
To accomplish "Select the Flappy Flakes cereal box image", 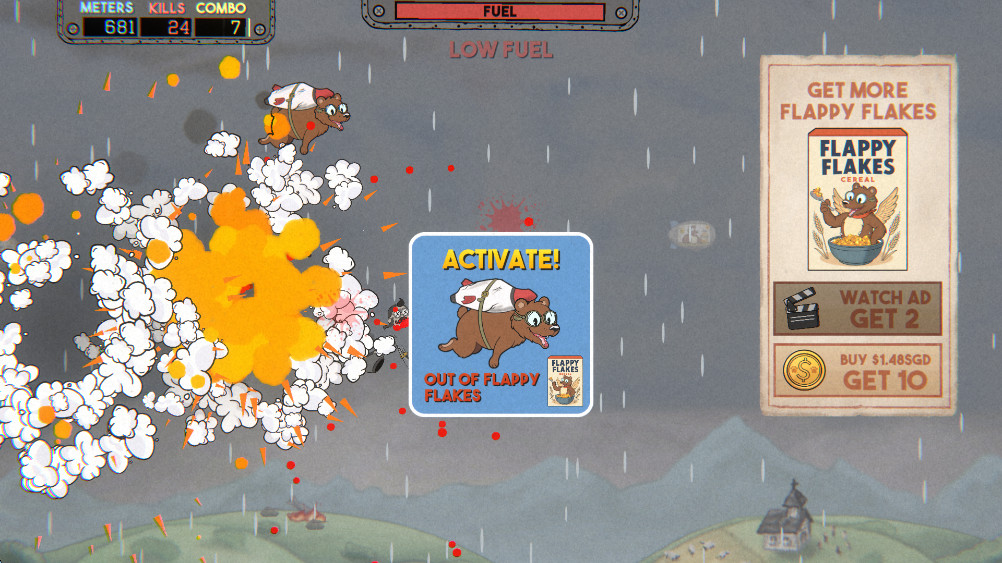I will pos(857,200).
